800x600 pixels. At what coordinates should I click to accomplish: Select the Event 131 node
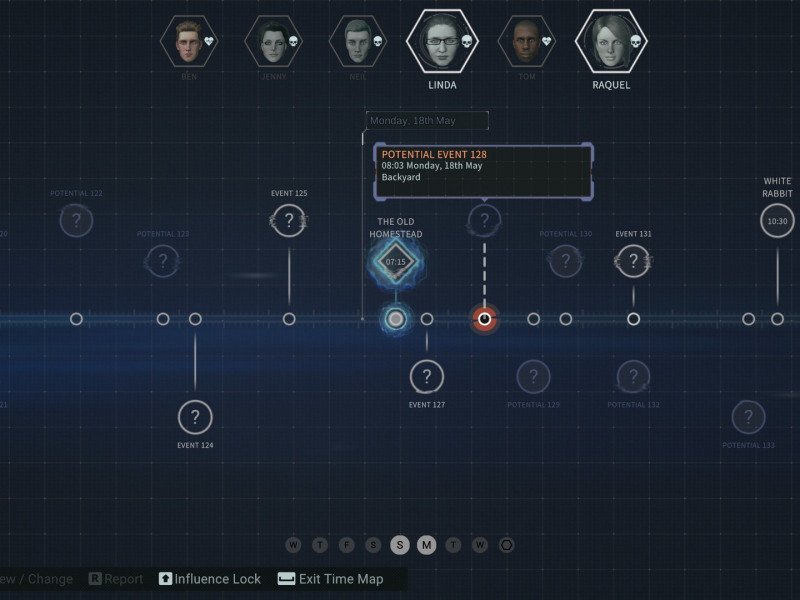point(633,261)
